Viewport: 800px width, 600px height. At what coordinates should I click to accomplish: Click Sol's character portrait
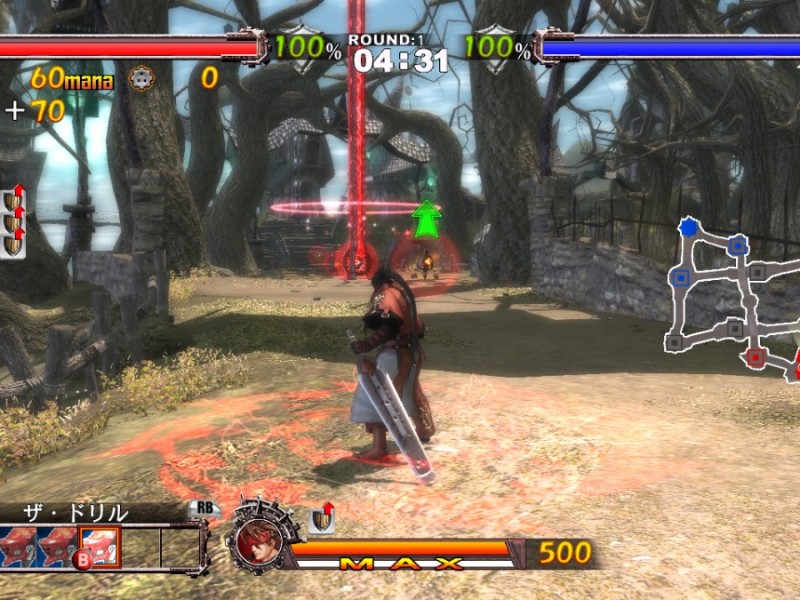(x=255, y=541)
